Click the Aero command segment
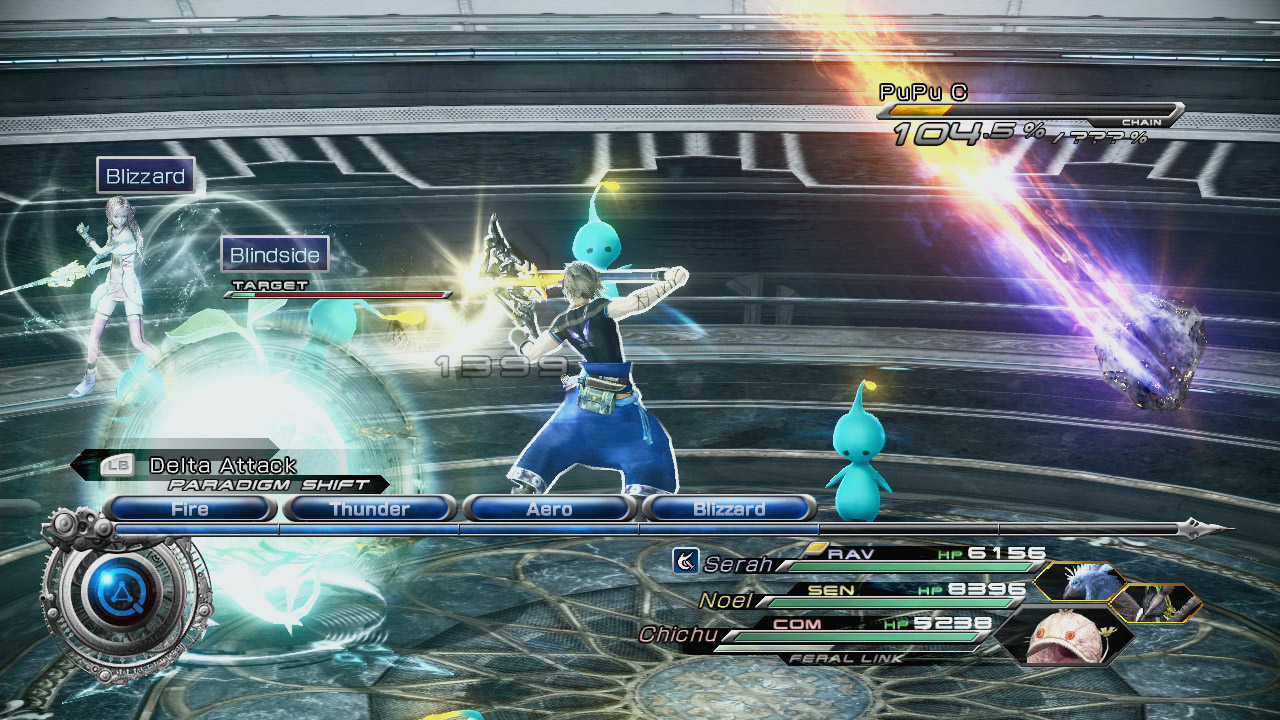 [549, 509]
